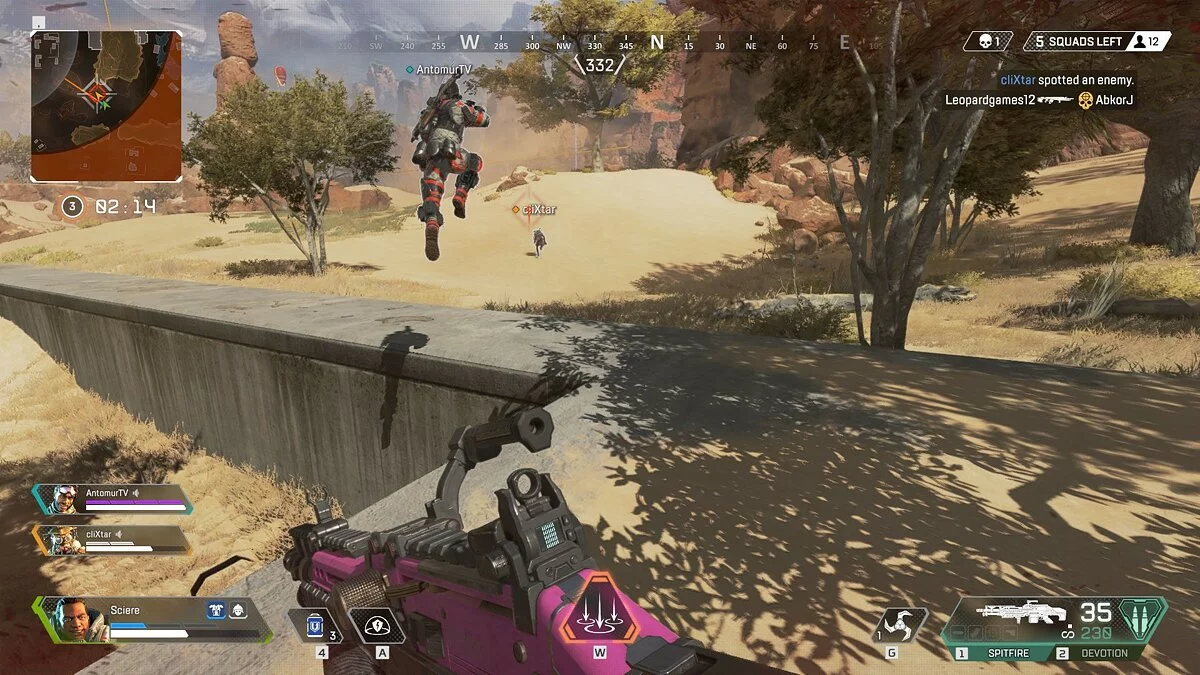Activate the smoke launcher tactical ability
The width and height of the screenshot is (1200, 675).
(x=377, y=626)
